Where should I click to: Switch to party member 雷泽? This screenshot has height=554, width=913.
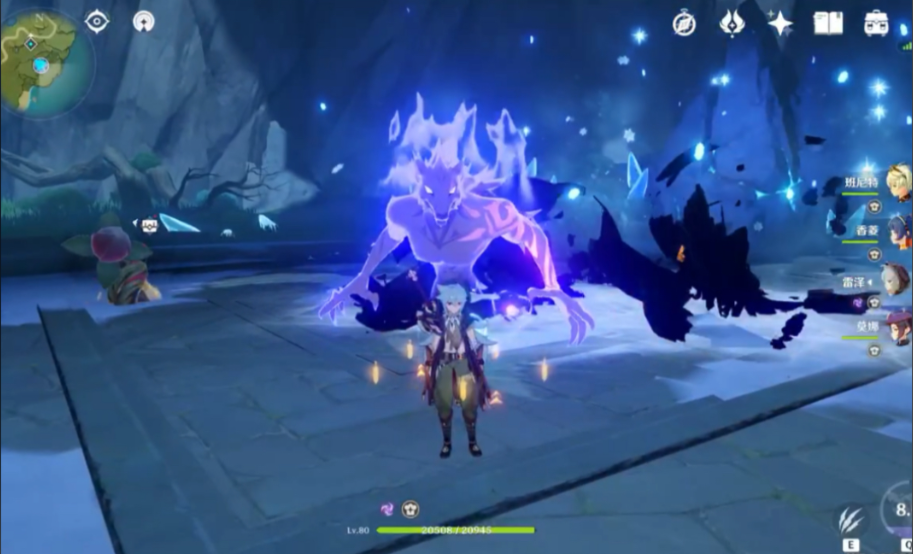point(896,280)
